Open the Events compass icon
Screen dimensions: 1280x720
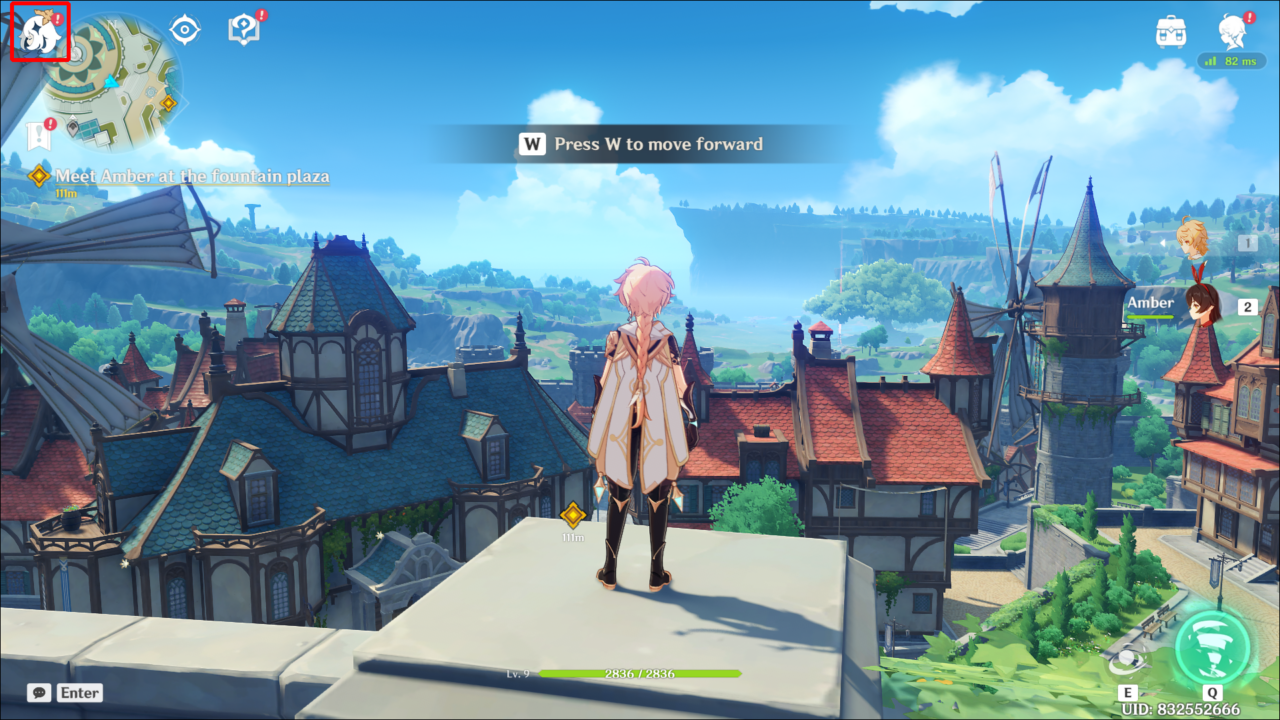pos(185,30)
